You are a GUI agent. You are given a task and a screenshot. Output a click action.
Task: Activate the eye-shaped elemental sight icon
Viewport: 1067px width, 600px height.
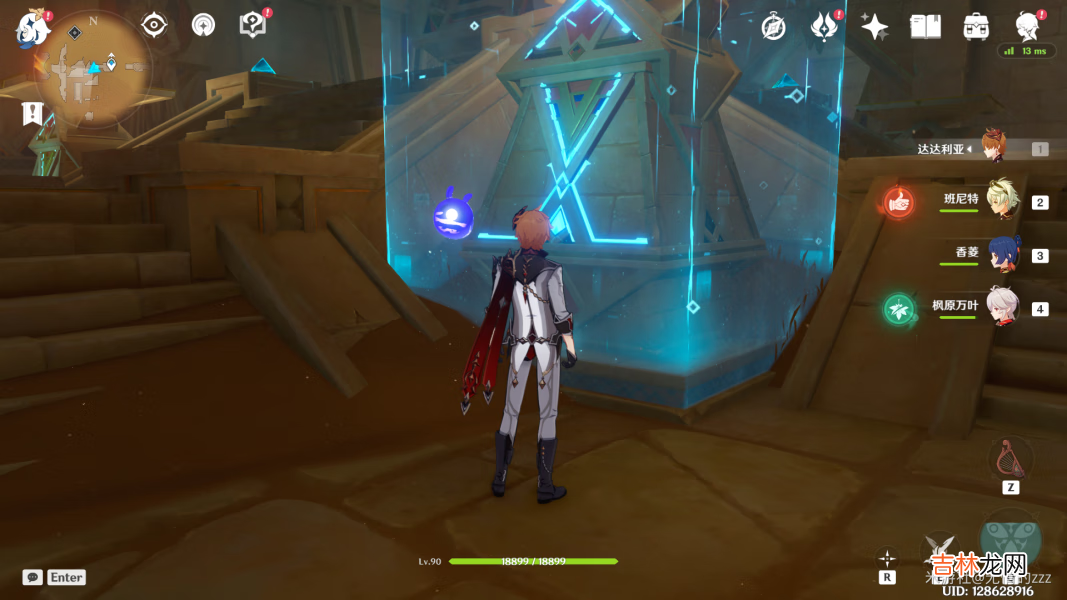pos(154,25)
